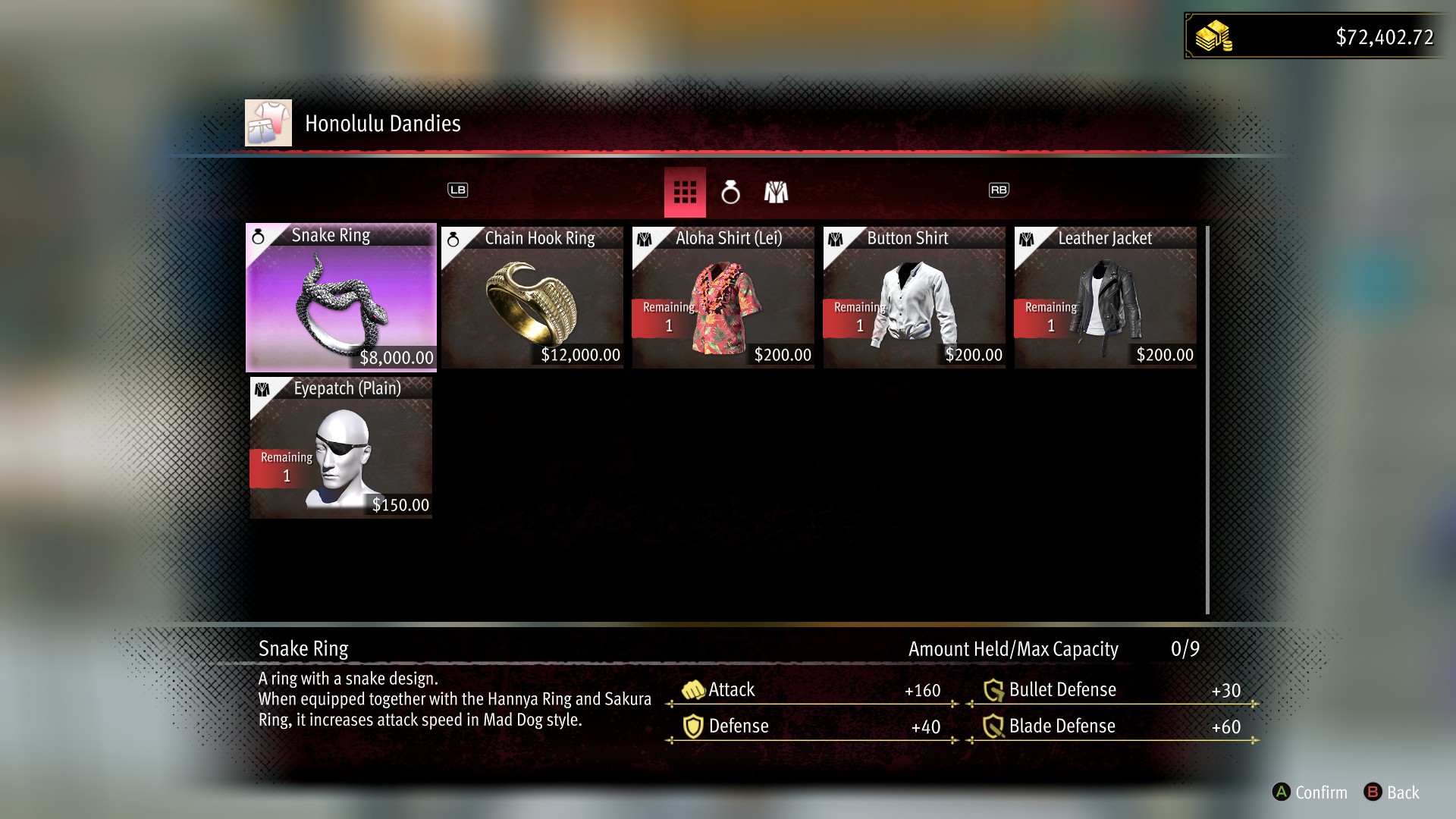1456x819 pixels.
Task: Choose the Chain Hook Ring tile
Action: (532, 297)
